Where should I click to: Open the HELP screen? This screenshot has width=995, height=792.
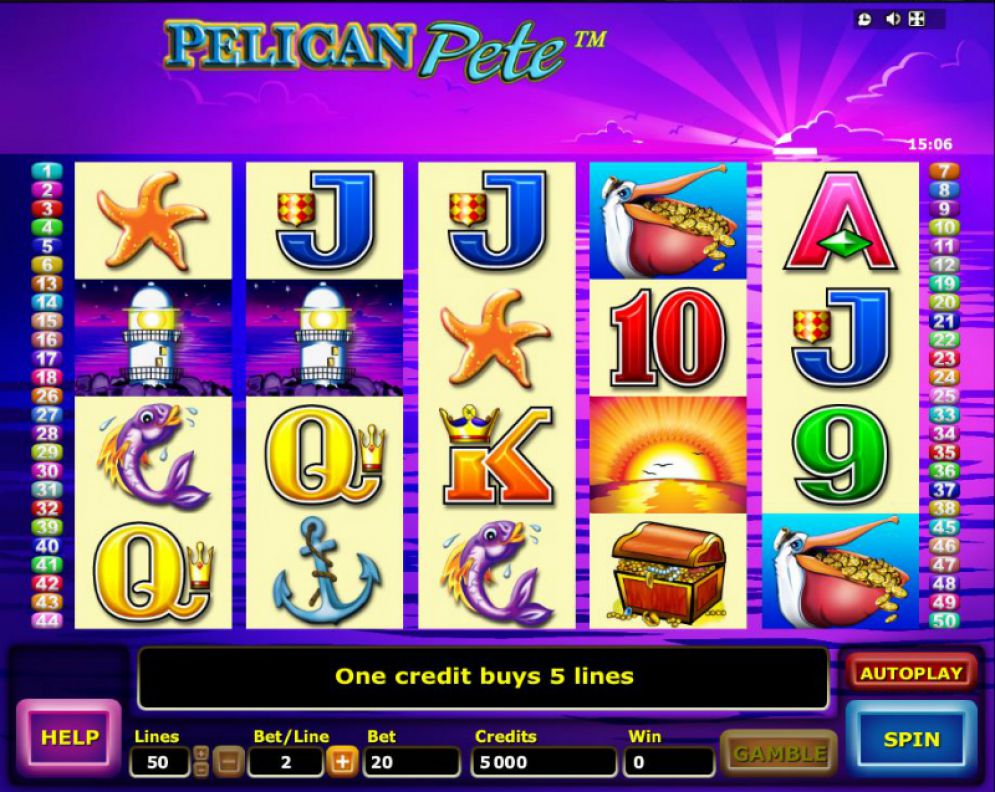(x=69, y=738)
